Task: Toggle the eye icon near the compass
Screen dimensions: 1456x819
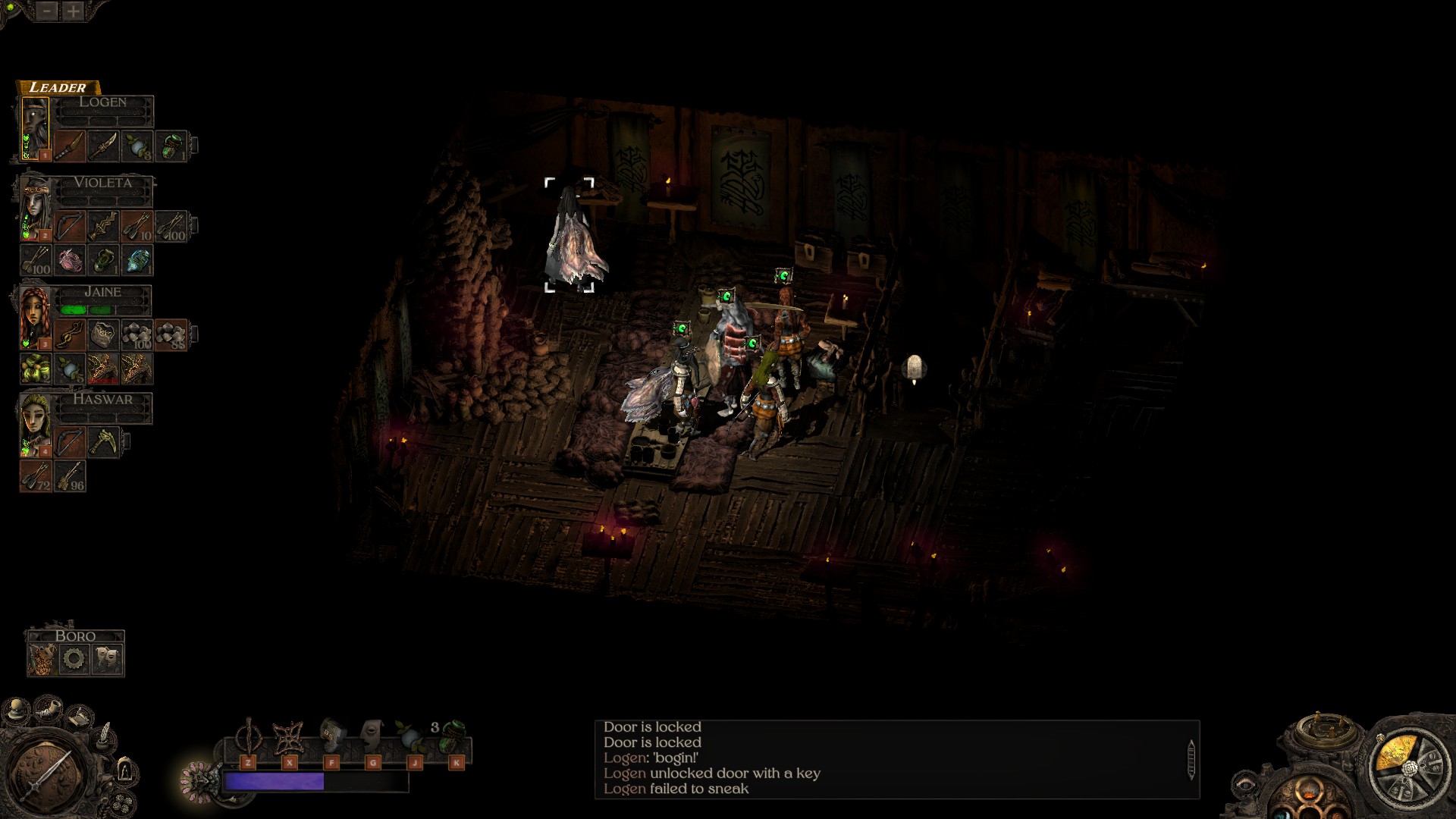Action: [1244, 786]
